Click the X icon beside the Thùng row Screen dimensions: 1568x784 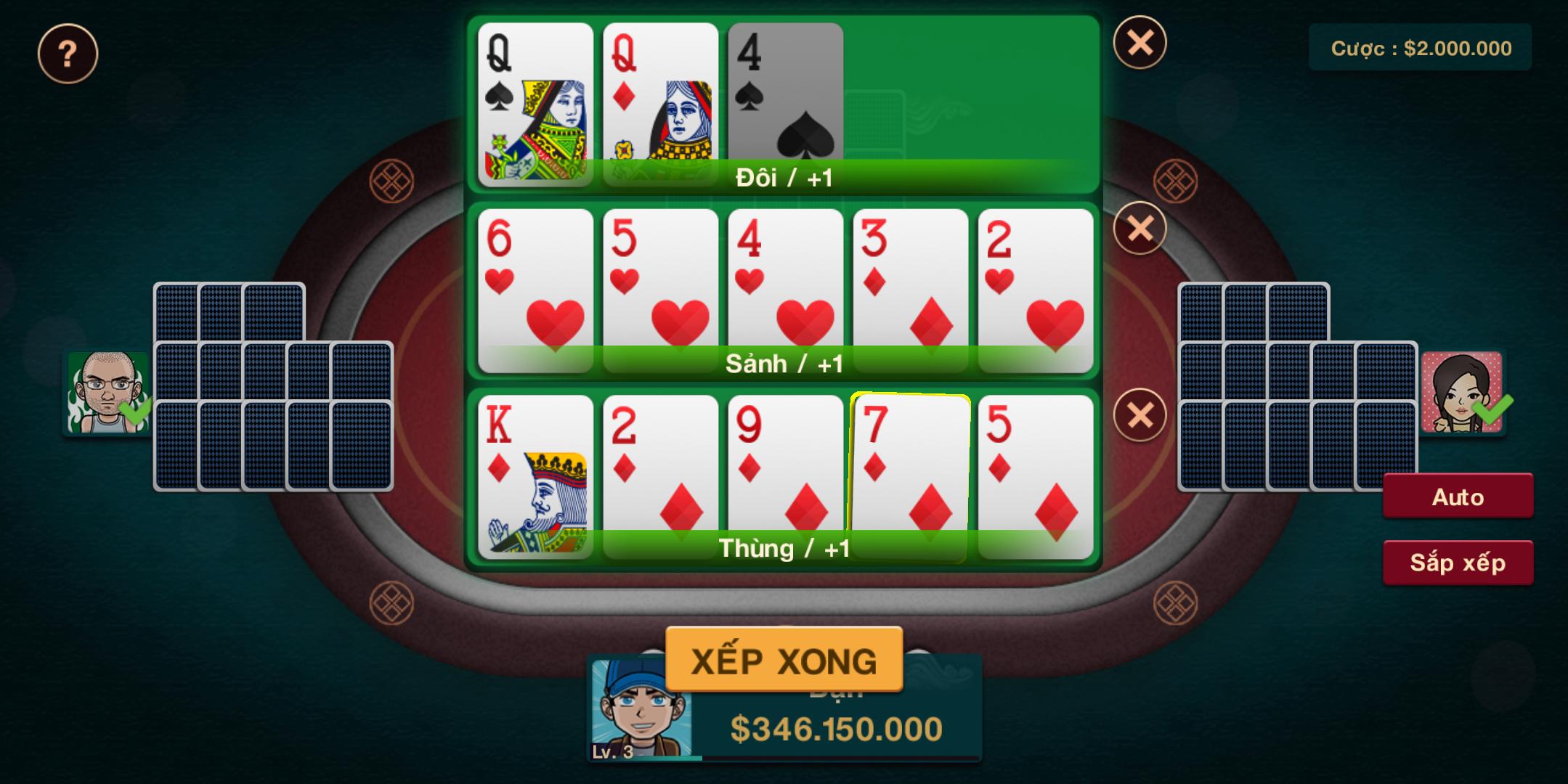point(1140,414)
